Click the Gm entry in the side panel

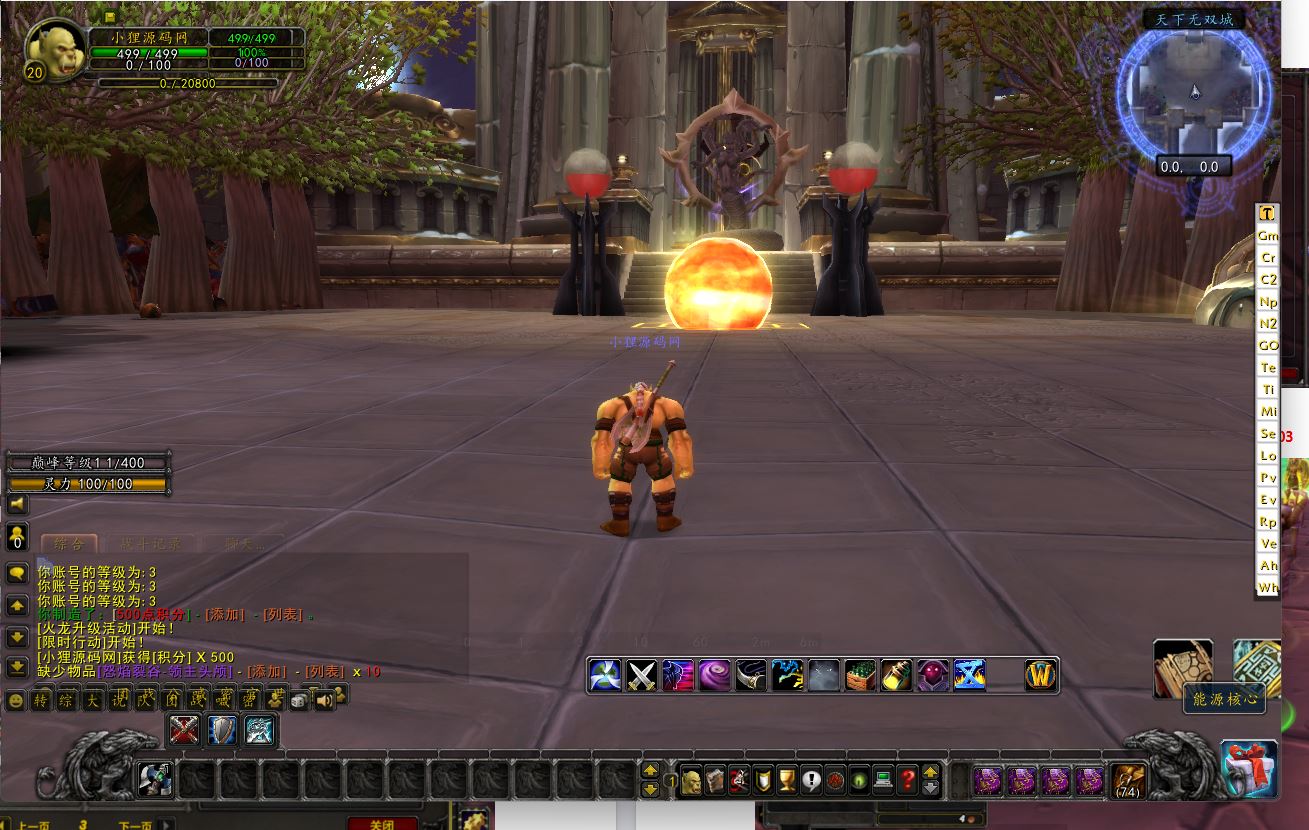pos(1268,236)
